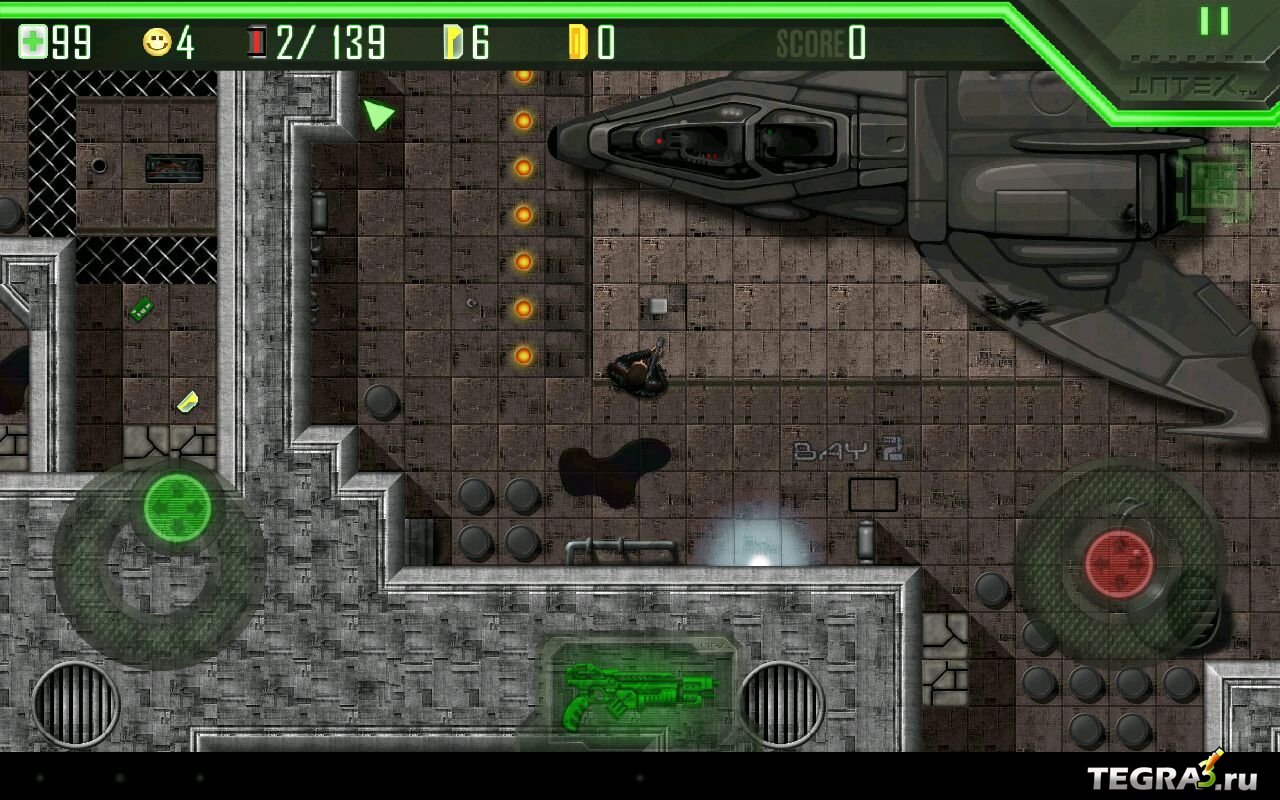Pause the game

pos(1214,21)
